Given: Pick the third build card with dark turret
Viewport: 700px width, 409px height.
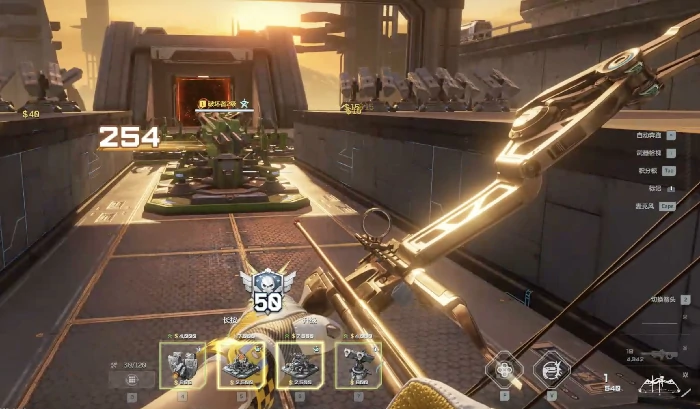Looking at the screenshot, I should tap(299, 363).
